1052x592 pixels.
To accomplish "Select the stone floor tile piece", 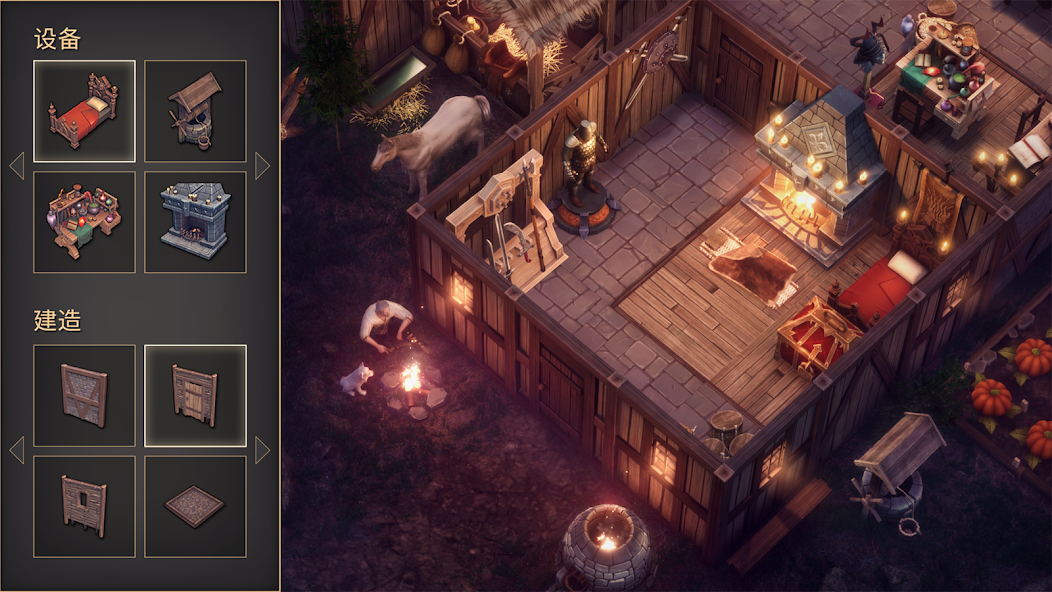I will tap(195, 506).
